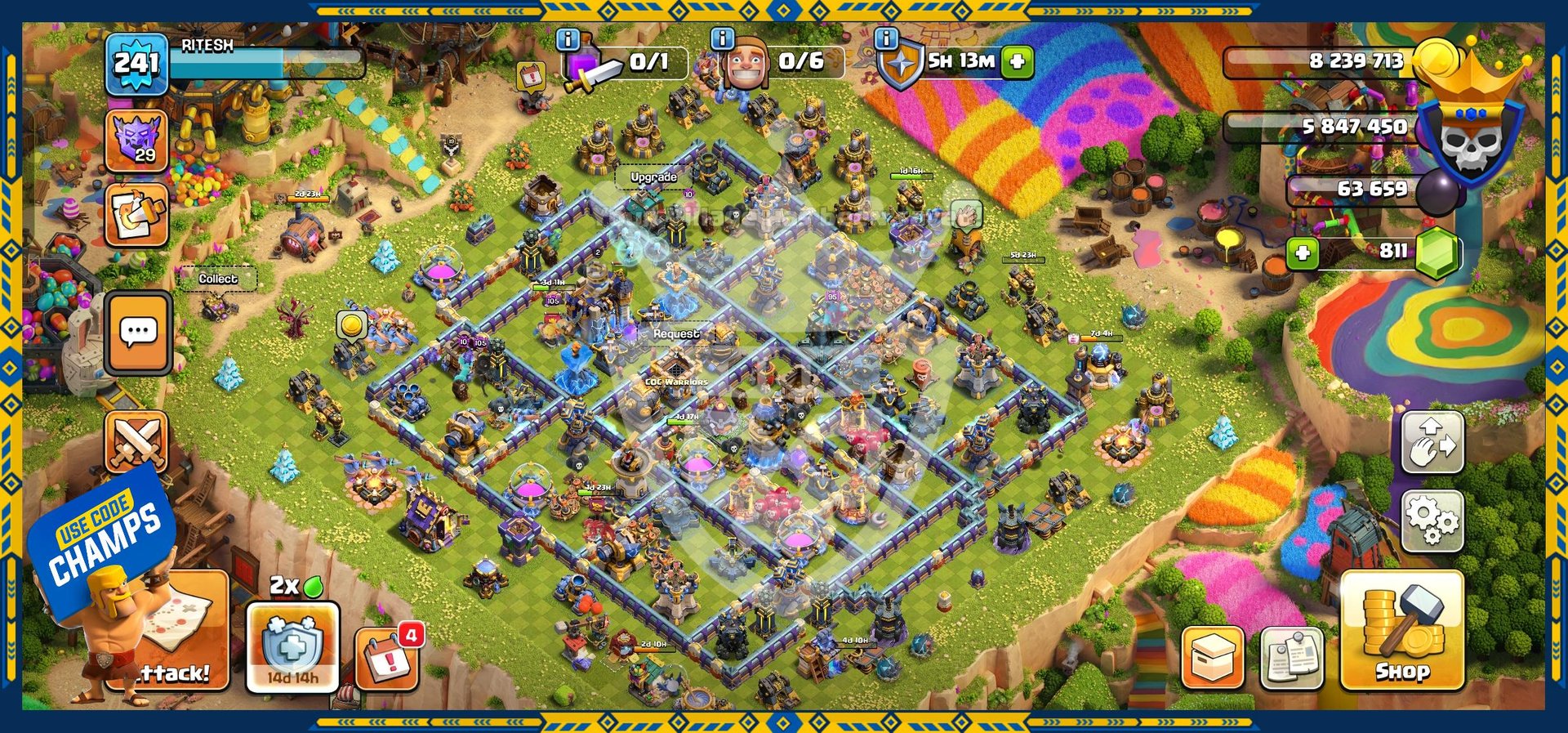Tap the Collect label bubble
1568x733 pixels.
[218, 279]
